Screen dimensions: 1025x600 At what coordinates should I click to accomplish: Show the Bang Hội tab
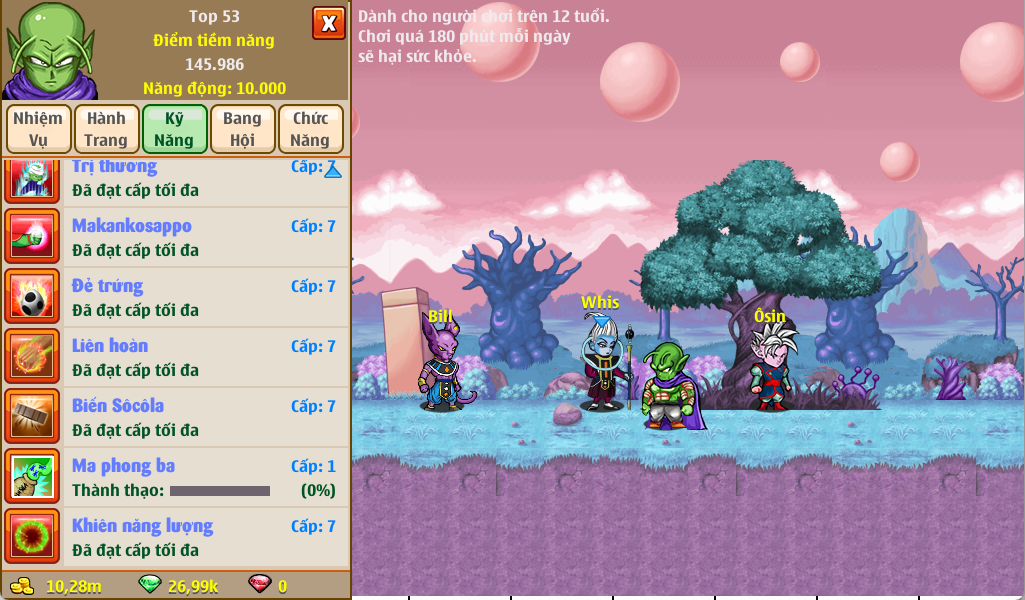click(242, 129)
